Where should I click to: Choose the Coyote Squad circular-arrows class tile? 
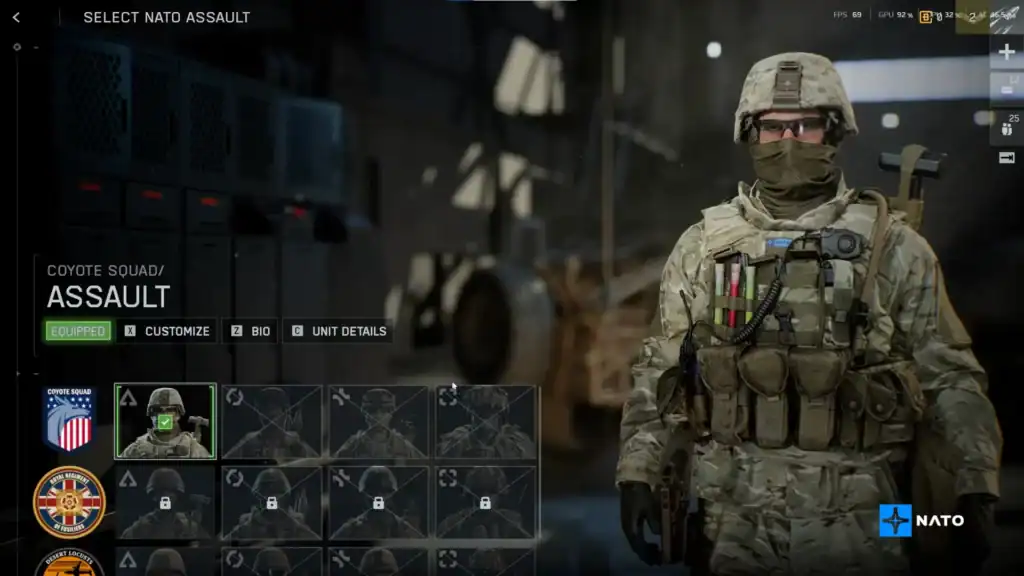point(272,421)
